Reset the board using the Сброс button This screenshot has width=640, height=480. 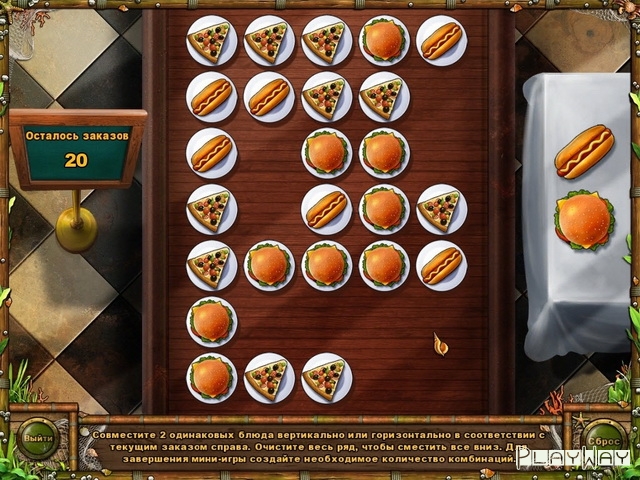coord(602,438)
